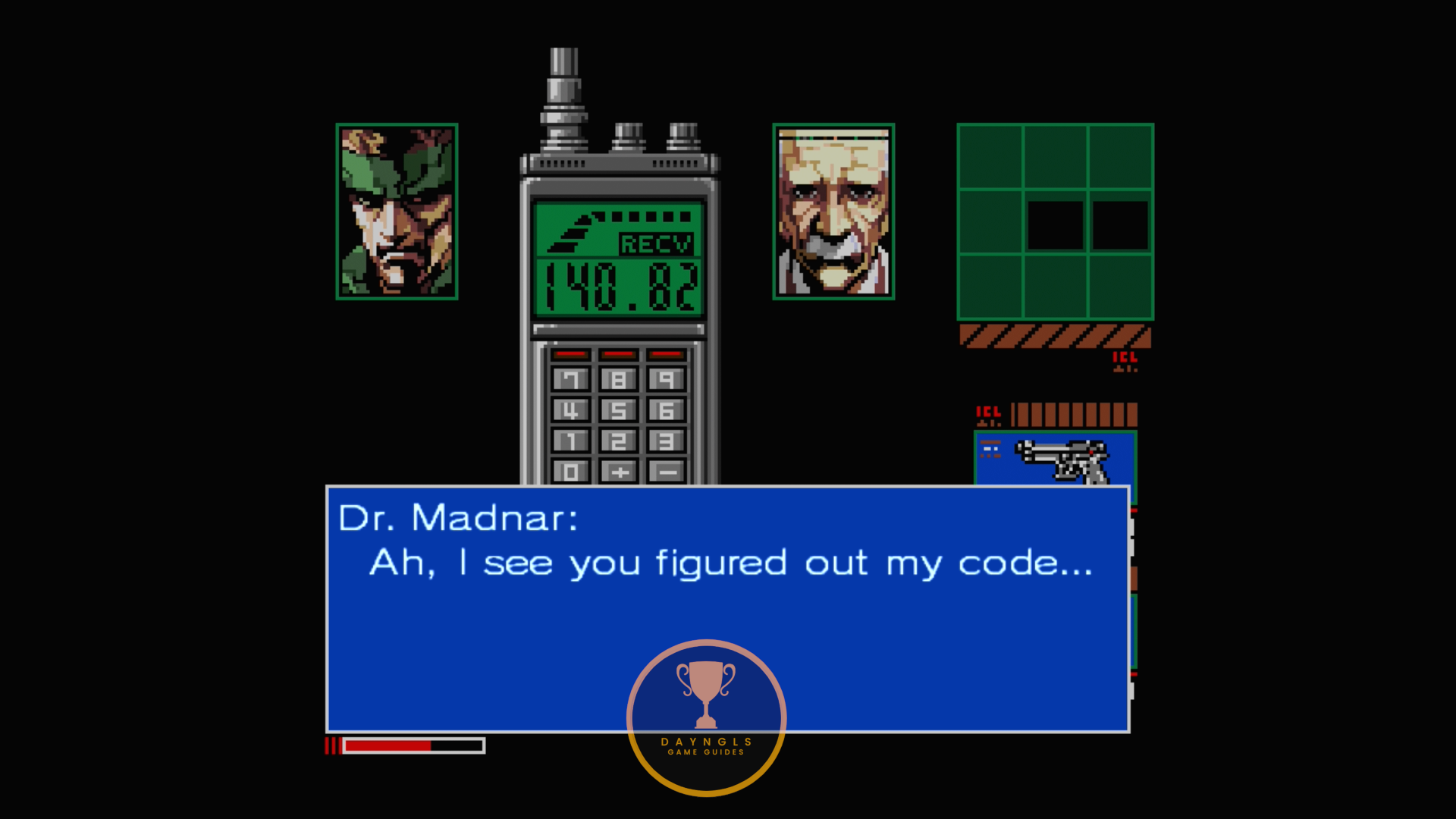Click Snake's portrait
Screen dimensions: 1456x819
click(x=397, y=212)
